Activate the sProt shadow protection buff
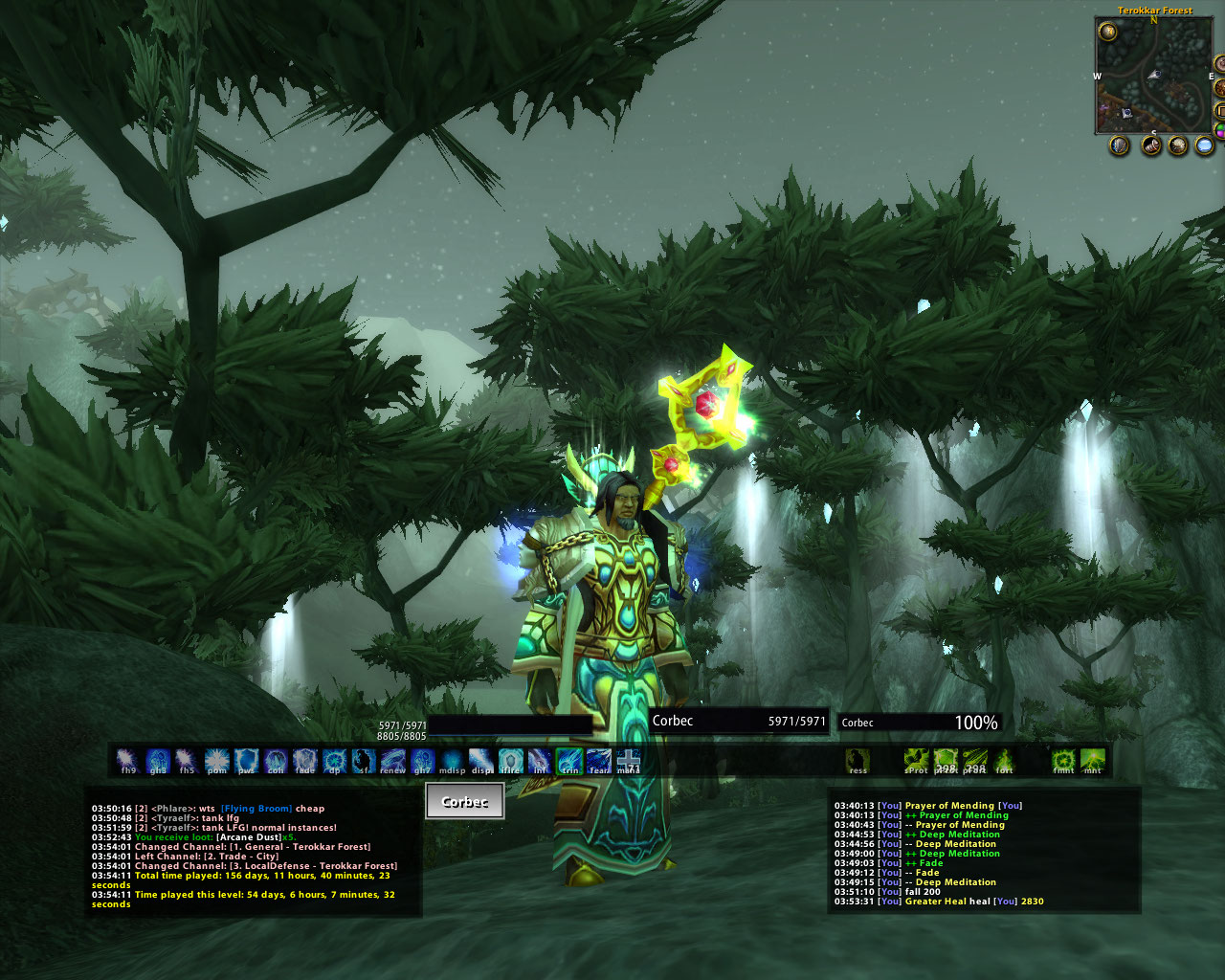 [x=916, y=761]
